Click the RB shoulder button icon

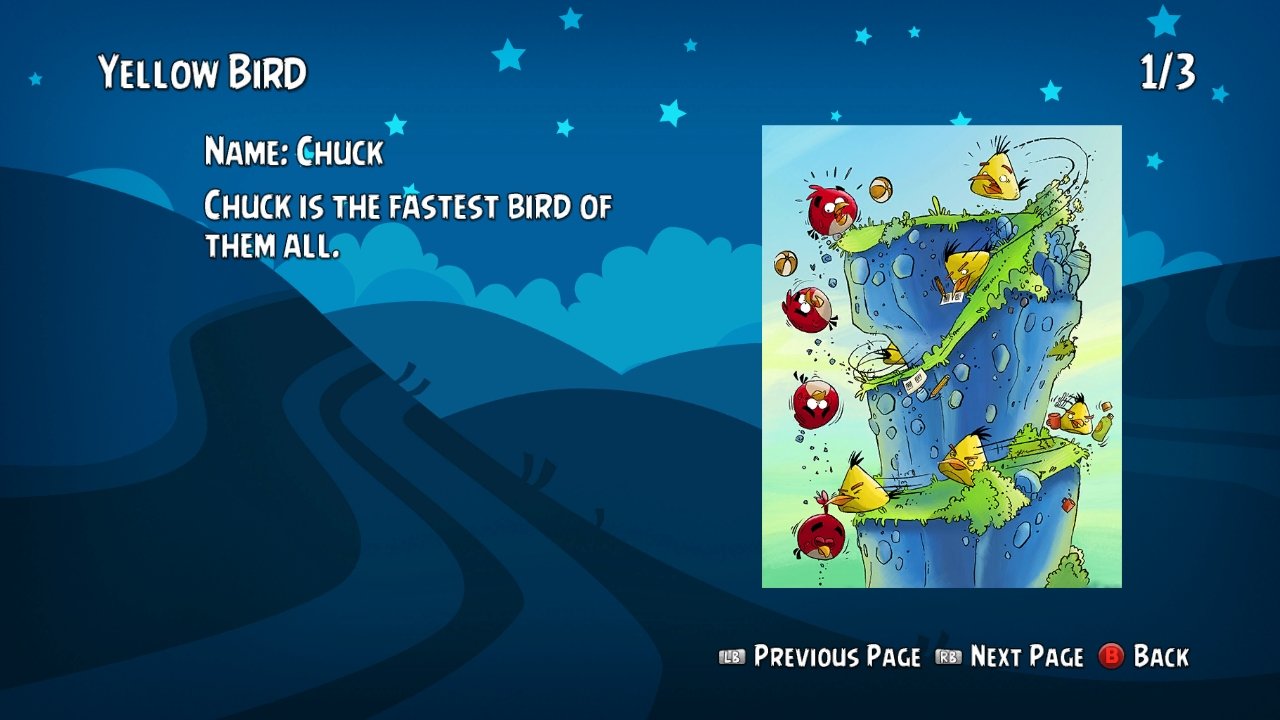(x=950, y=657)
